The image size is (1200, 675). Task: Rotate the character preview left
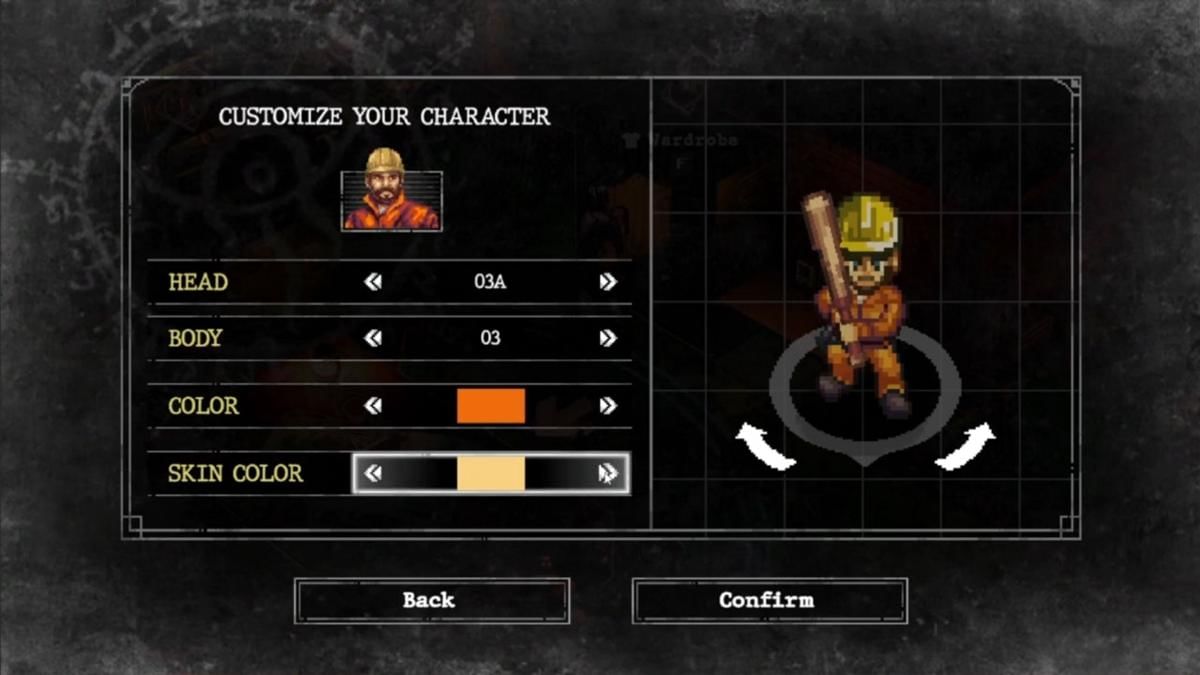tap(764, 447)
